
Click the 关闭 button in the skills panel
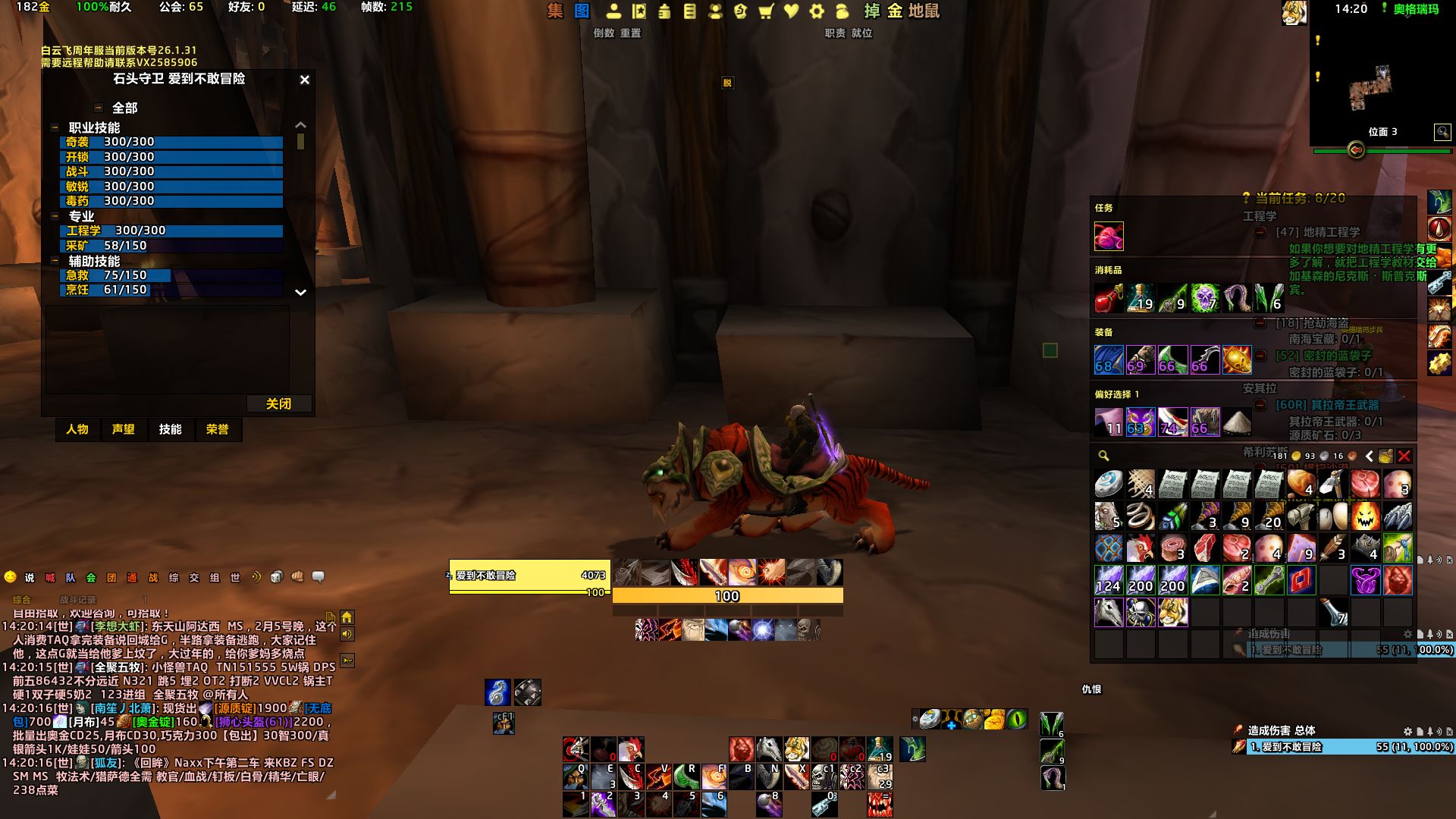click(278, 403)
